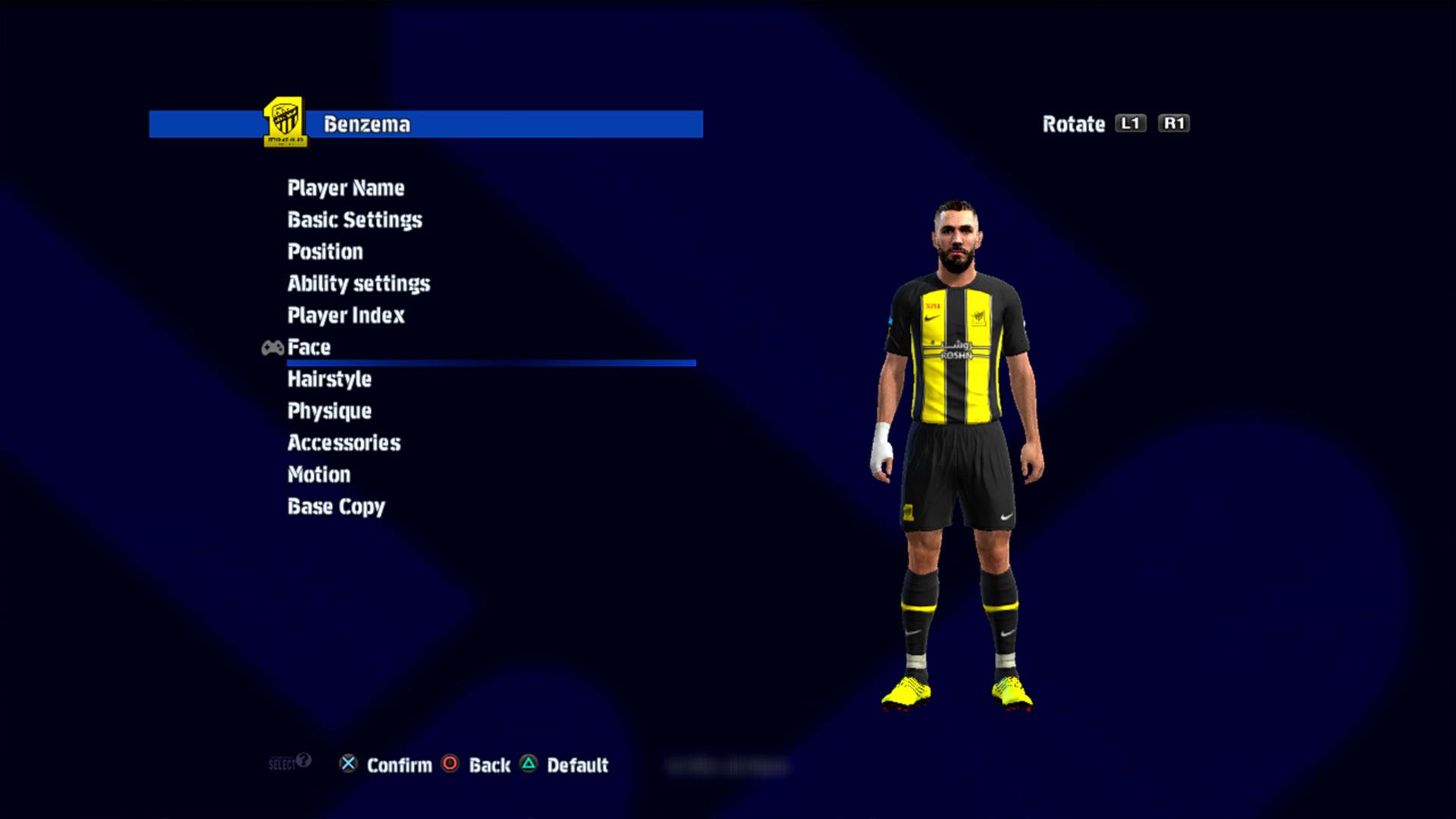Open the Physique settings
This screenshot has height=819, width=1456.
click(329, 411)
